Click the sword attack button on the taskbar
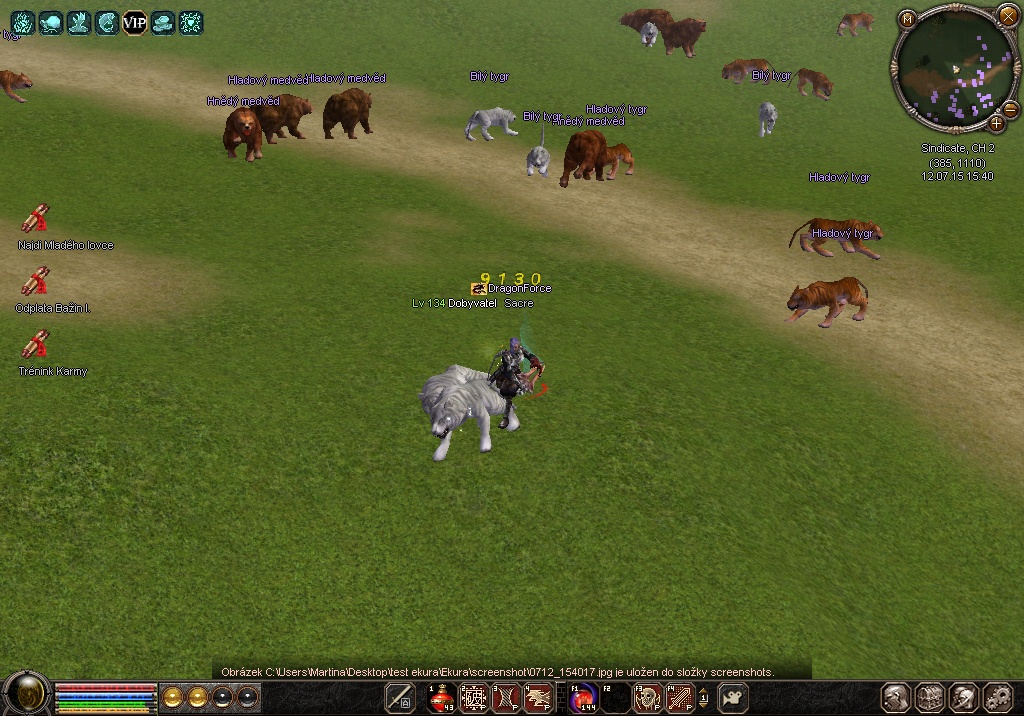Image resolution: width=1024 pixels, height=716 pixels. click(x=400, y=697)
